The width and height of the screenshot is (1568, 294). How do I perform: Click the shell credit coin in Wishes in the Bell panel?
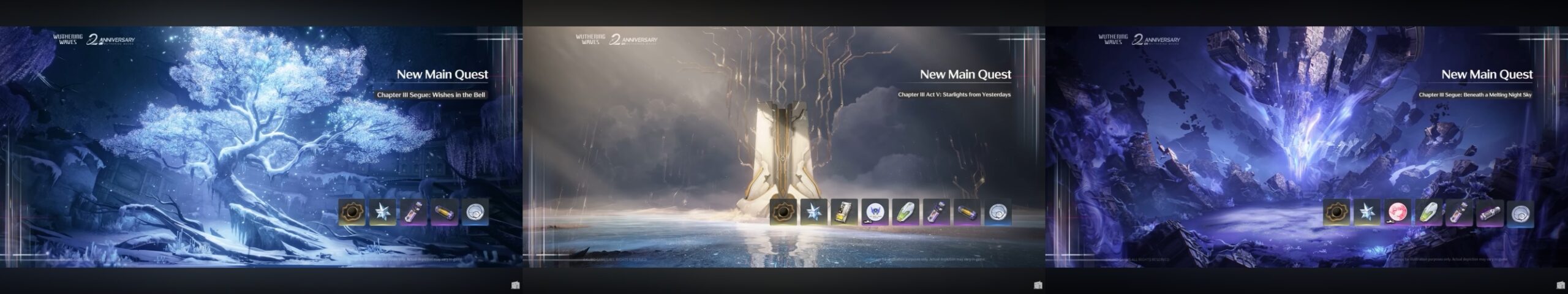(x=475, y=212)
